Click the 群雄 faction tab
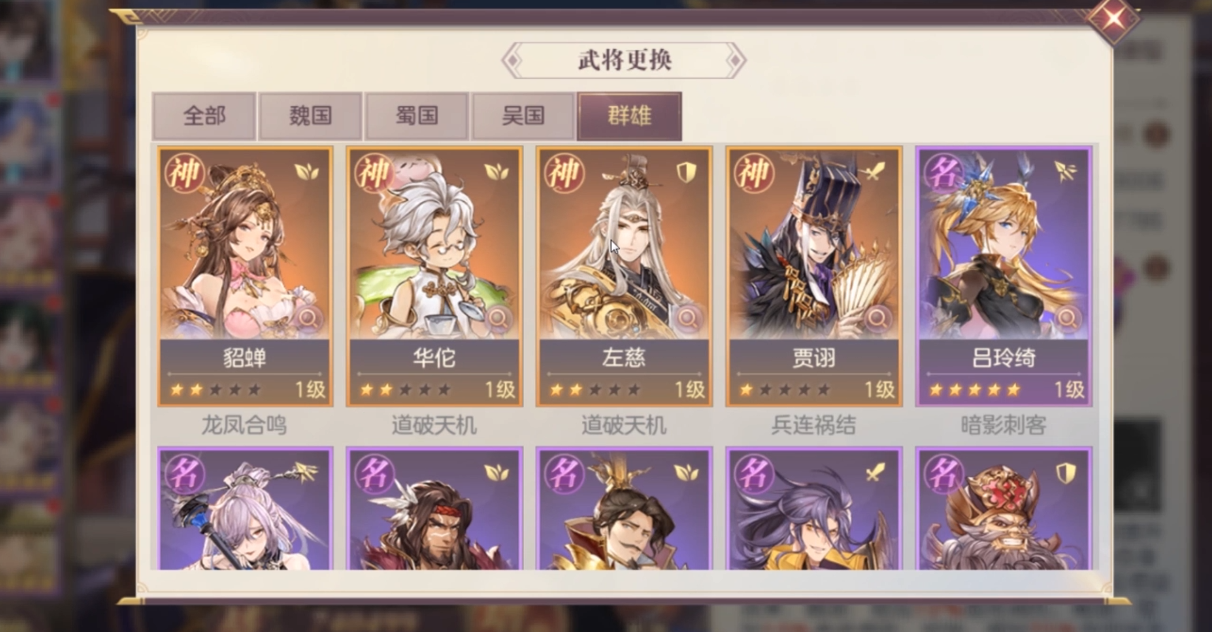This screenshot has height=632, width=1212. pos(630,116)
